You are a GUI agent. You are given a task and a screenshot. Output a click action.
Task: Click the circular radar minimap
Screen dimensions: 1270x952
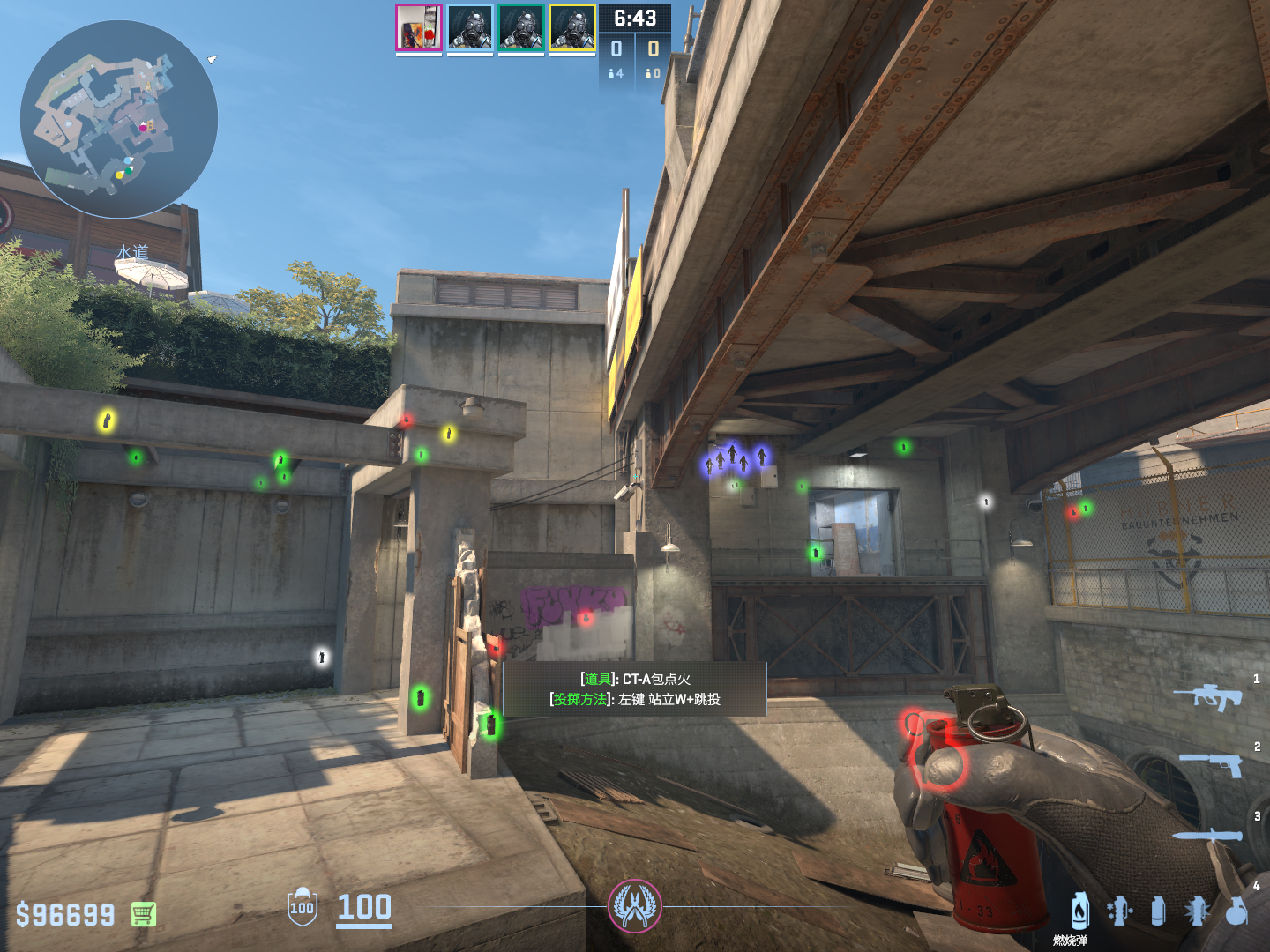(119, 119)
